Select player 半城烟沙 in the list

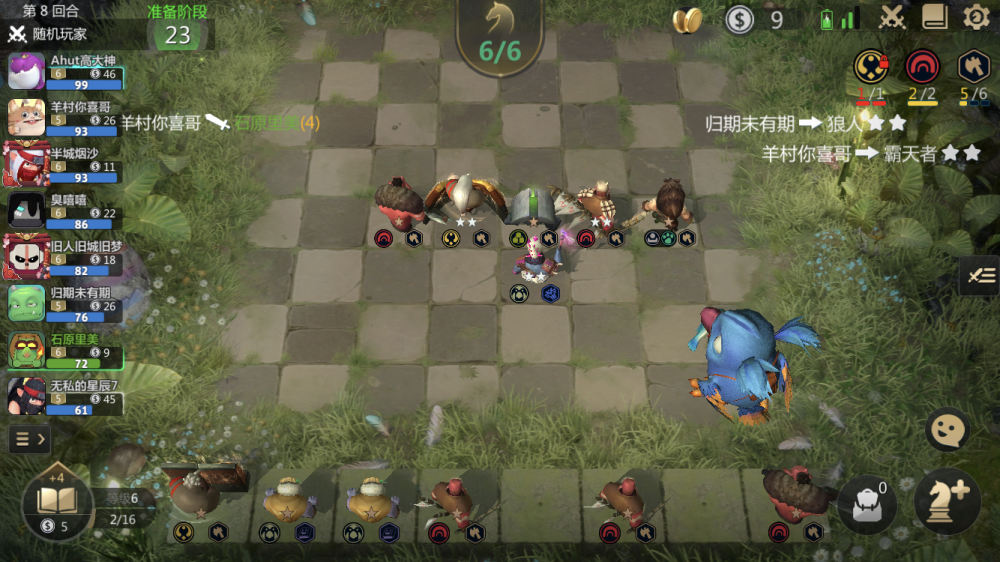pos(65,165)
